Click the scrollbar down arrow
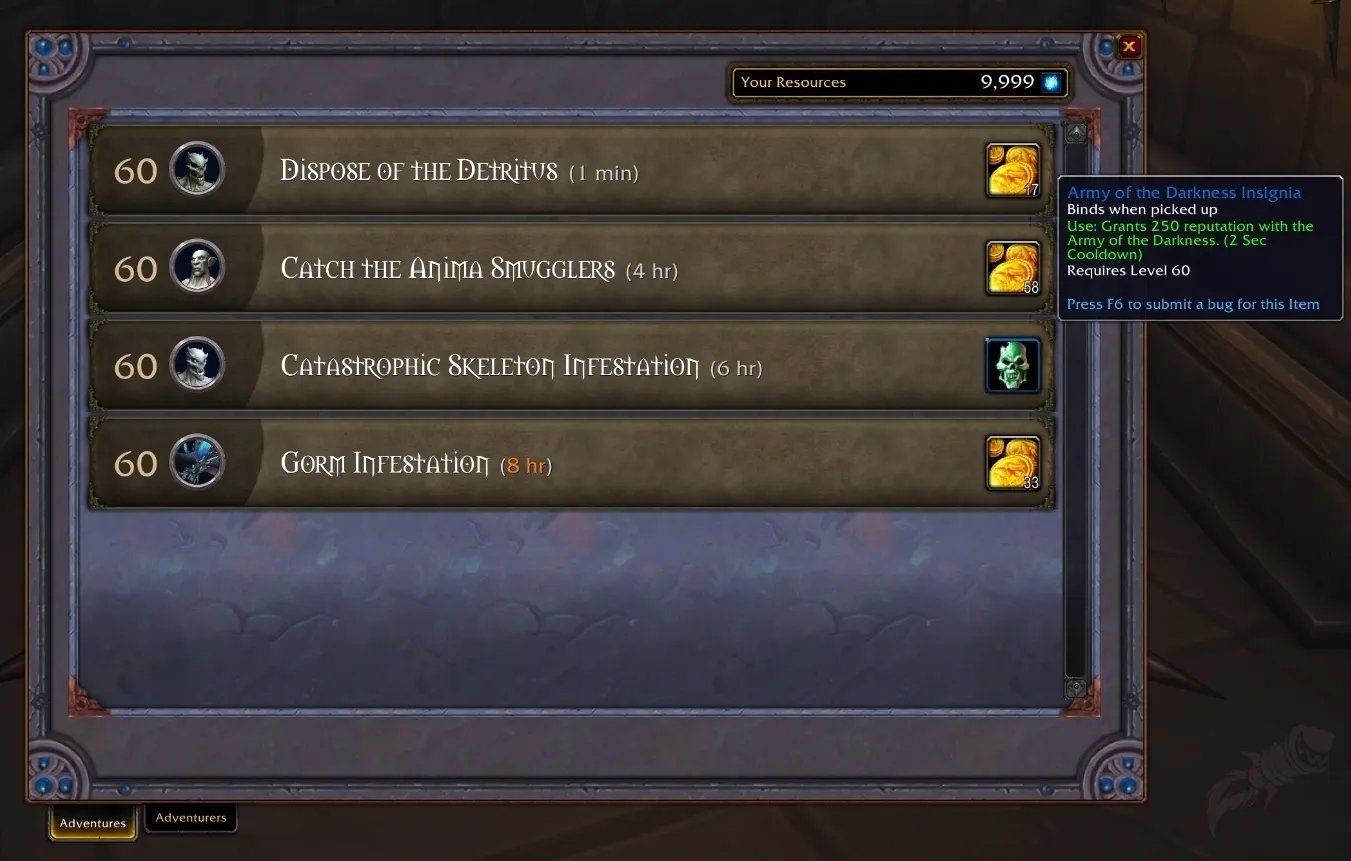Viewport: 1351px width, 861px height. 1076,688
